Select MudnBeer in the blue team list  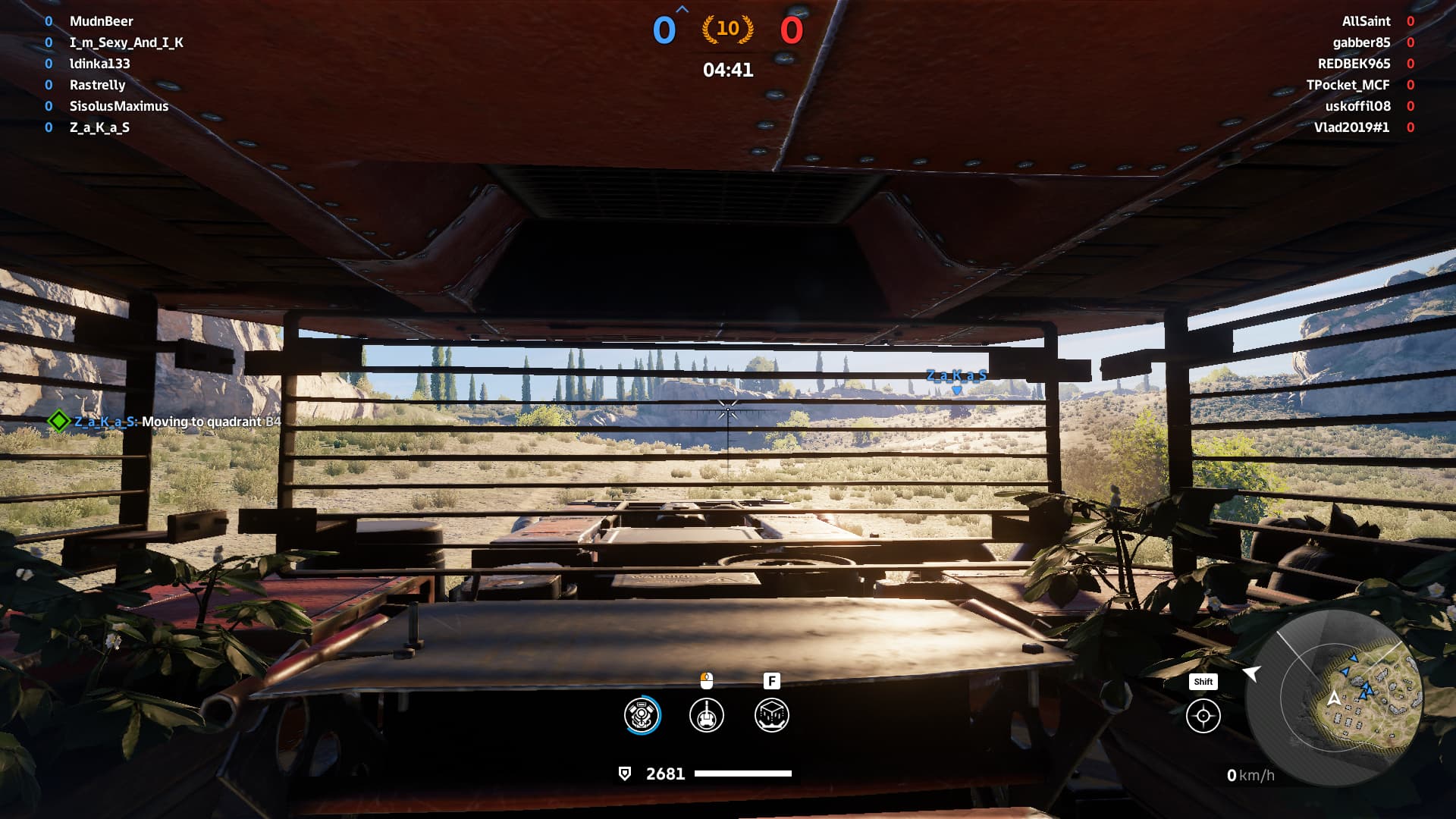point(101,21)
